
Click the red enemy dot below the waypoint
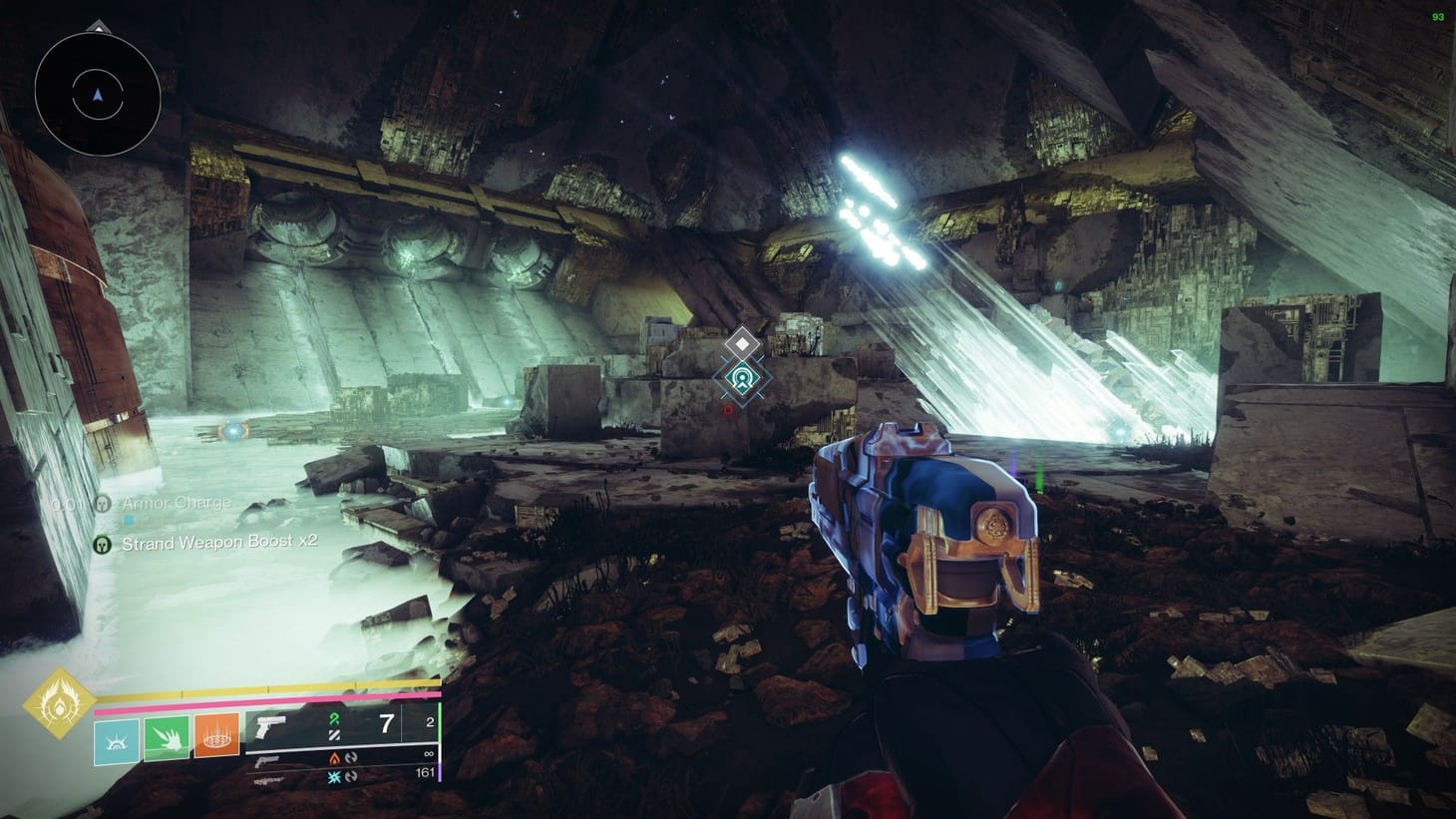pos(728,407)
